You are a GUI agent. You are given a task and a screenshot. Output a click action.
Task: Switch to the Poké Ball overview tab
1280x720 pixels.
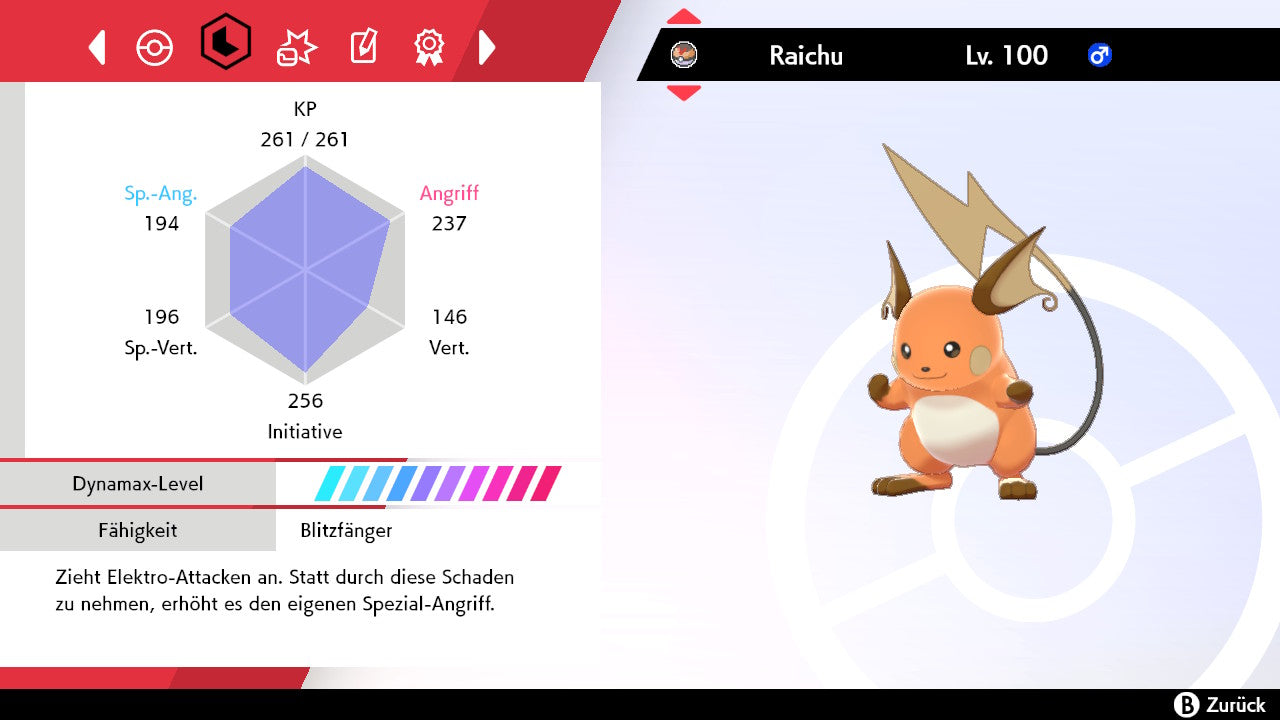155,47
